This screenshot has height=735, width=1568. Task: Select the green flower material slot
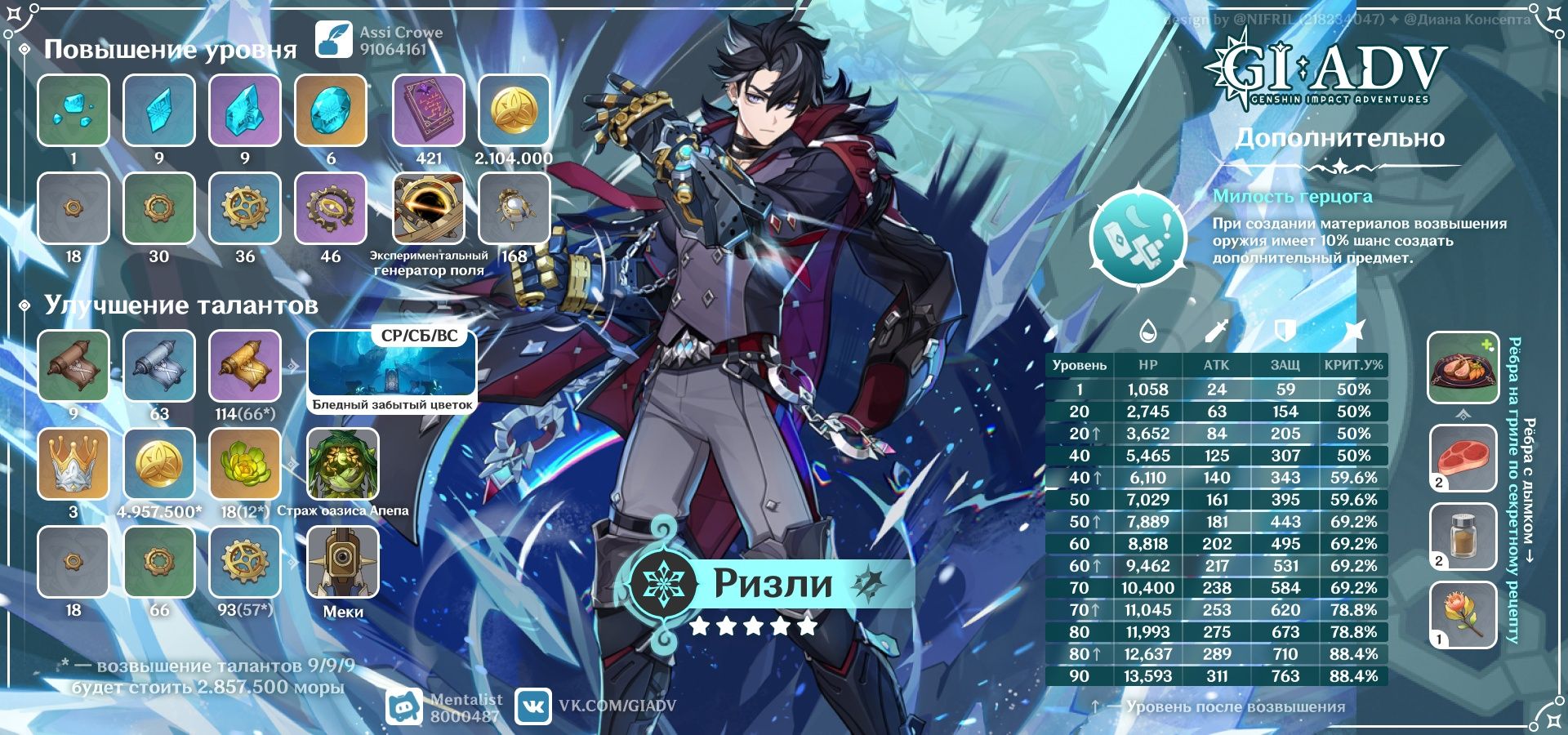tap(245, 463)
